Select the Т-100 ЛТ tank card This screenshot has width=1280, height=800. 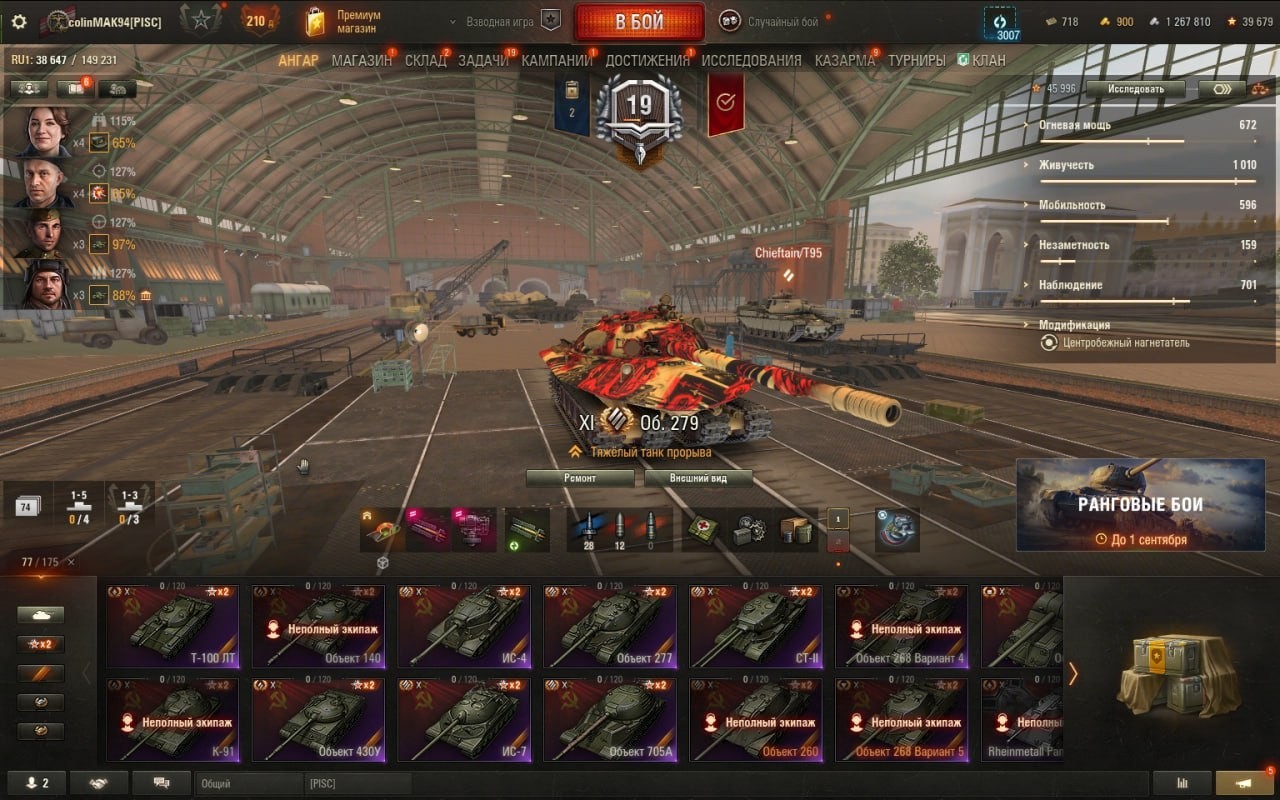point(172,627)
